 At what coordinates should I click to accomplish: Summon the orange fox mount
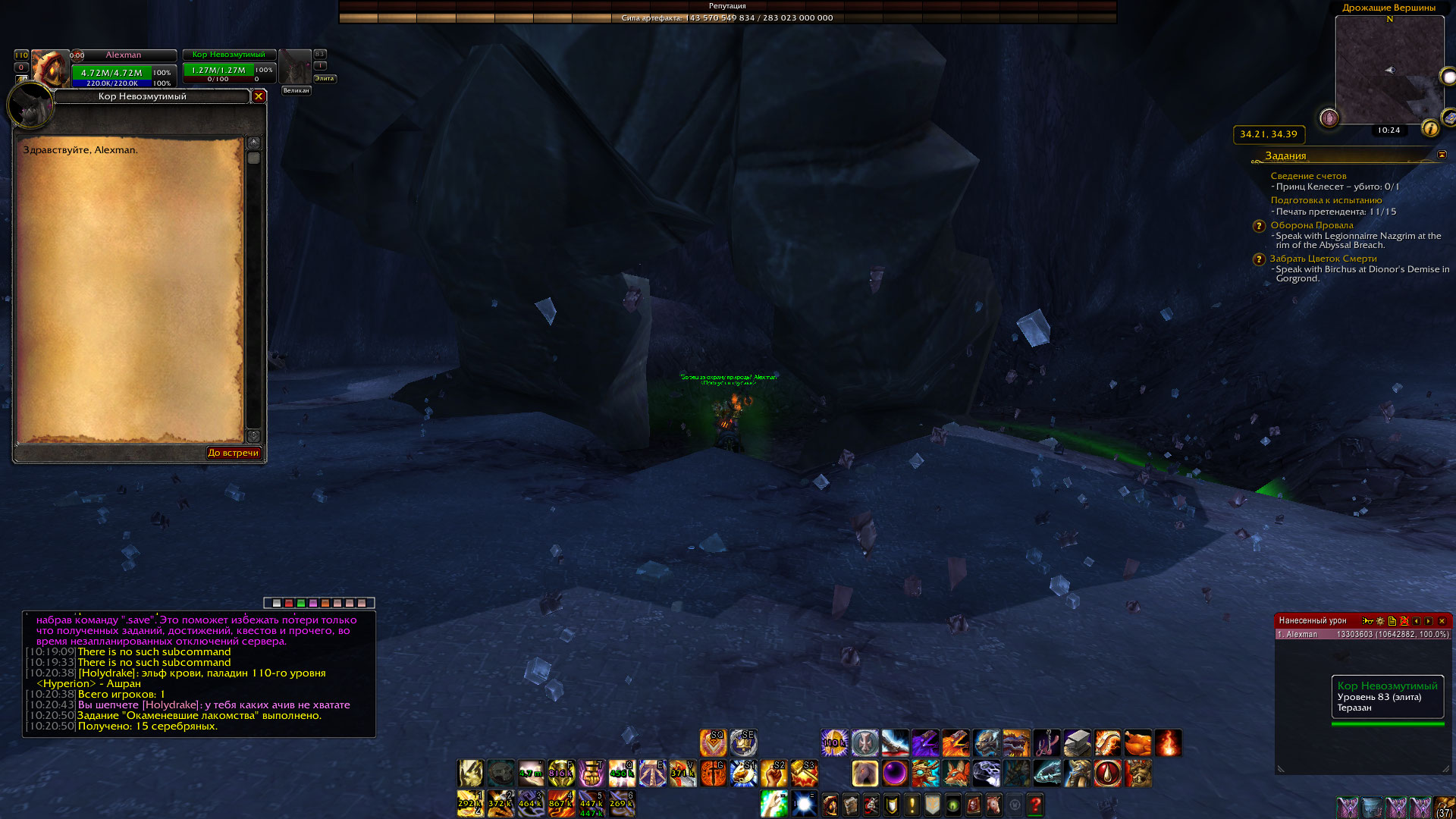point(955,773)
